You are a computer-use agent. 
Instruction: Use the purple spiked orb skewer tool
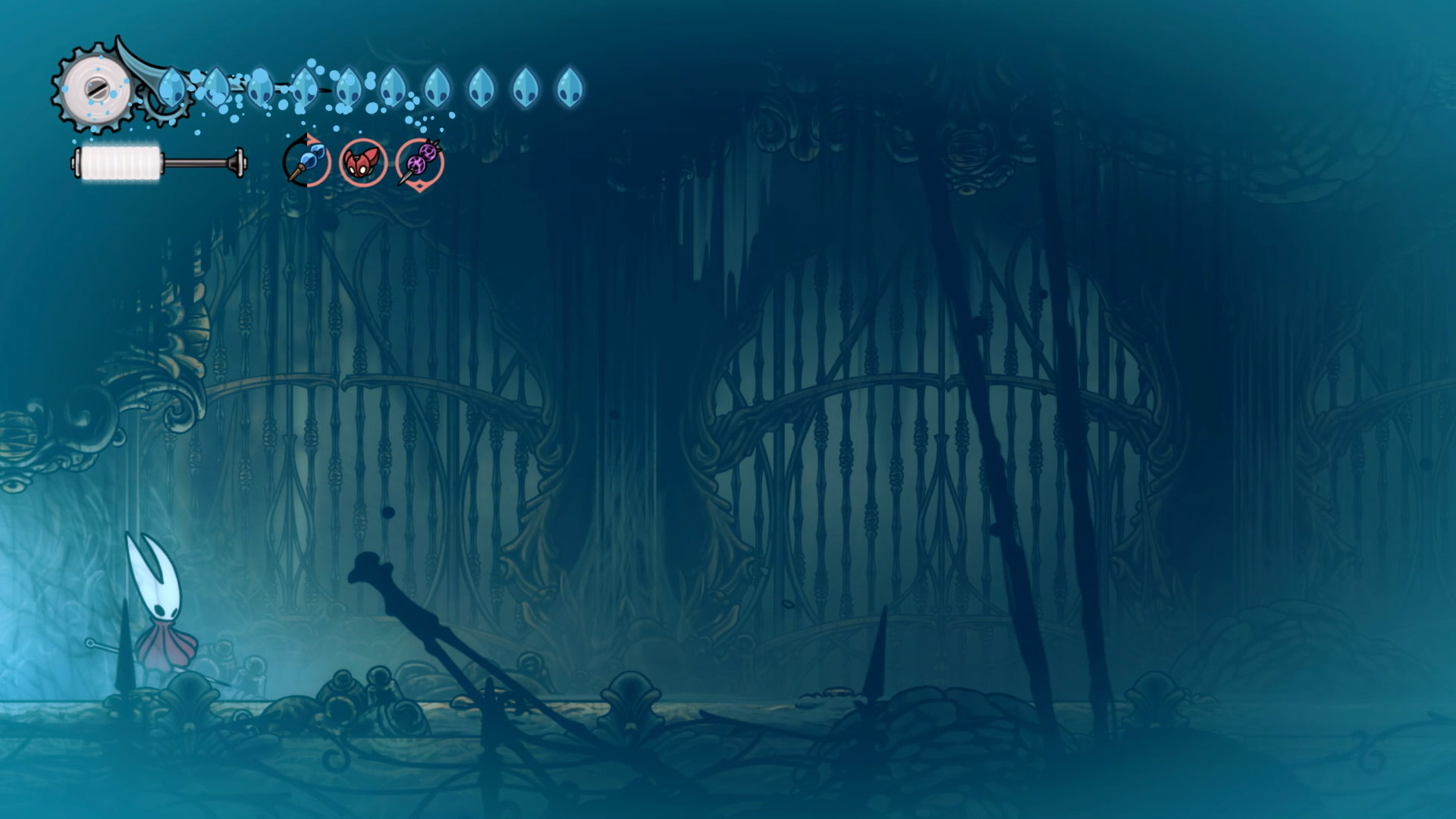point(419,162)
